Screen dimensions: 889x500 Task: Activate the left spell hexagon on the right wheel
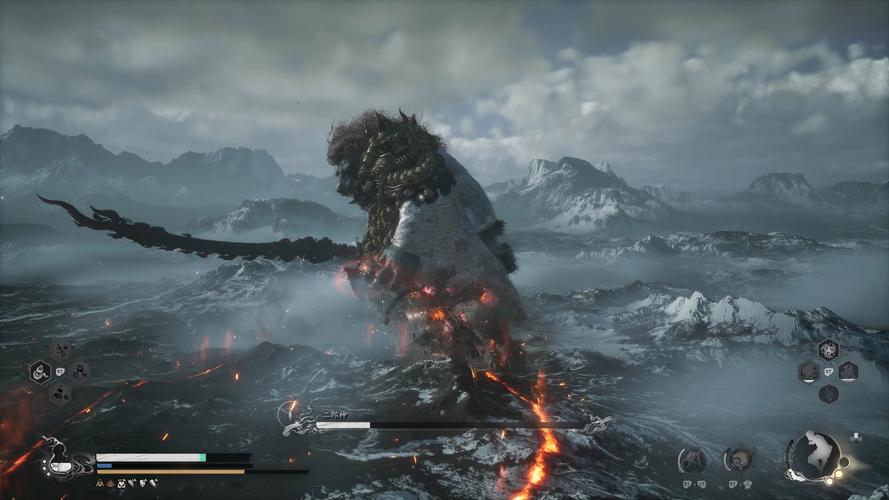coord(809,372)
